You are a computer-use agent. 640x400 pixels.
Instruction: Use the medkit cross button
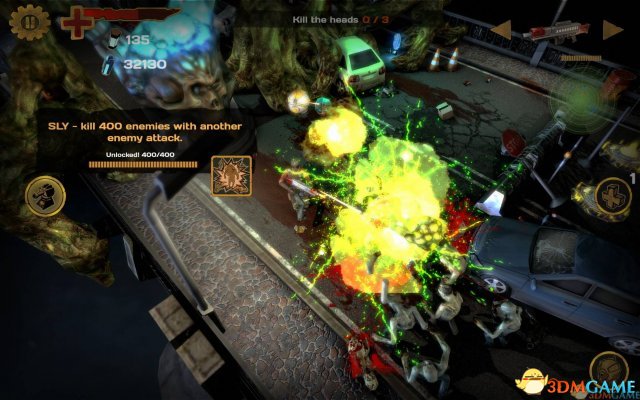[611, 195]
